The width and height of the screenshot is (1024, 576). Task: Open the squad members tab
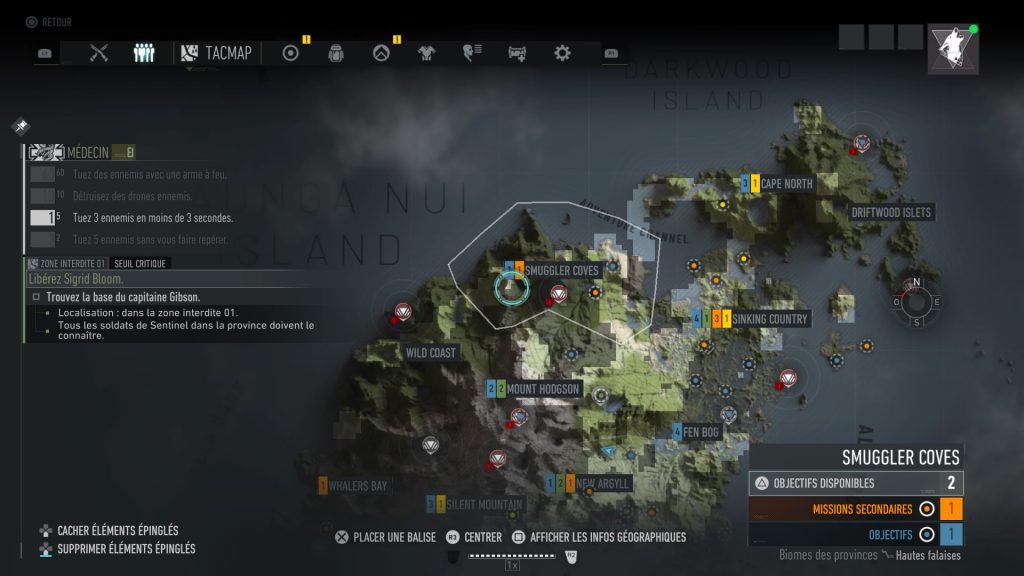(x=144, y=53)
